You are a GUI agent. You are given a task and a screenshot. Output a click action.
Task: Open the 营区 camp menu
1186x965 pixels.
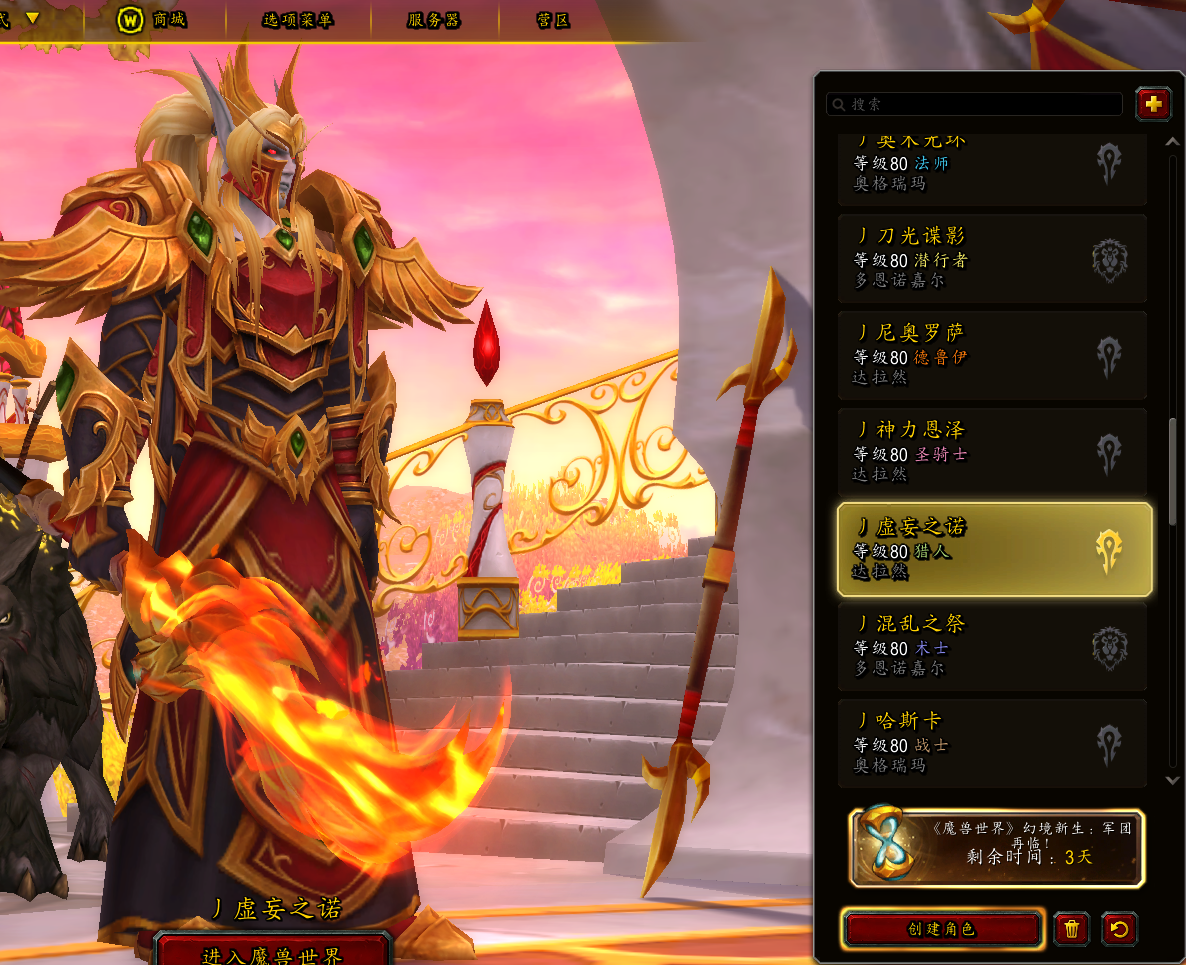pyautogui.click(x=553, y=20)
